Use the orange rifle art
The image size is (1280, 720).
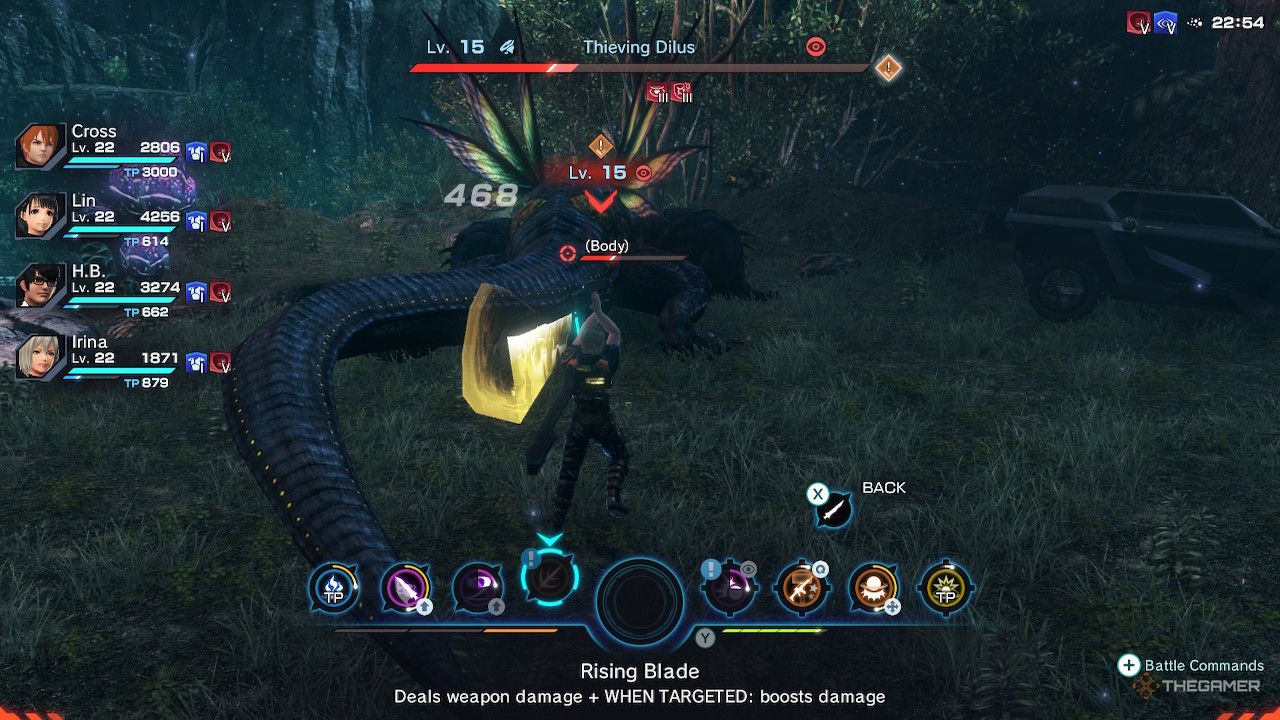click(800, 589)
